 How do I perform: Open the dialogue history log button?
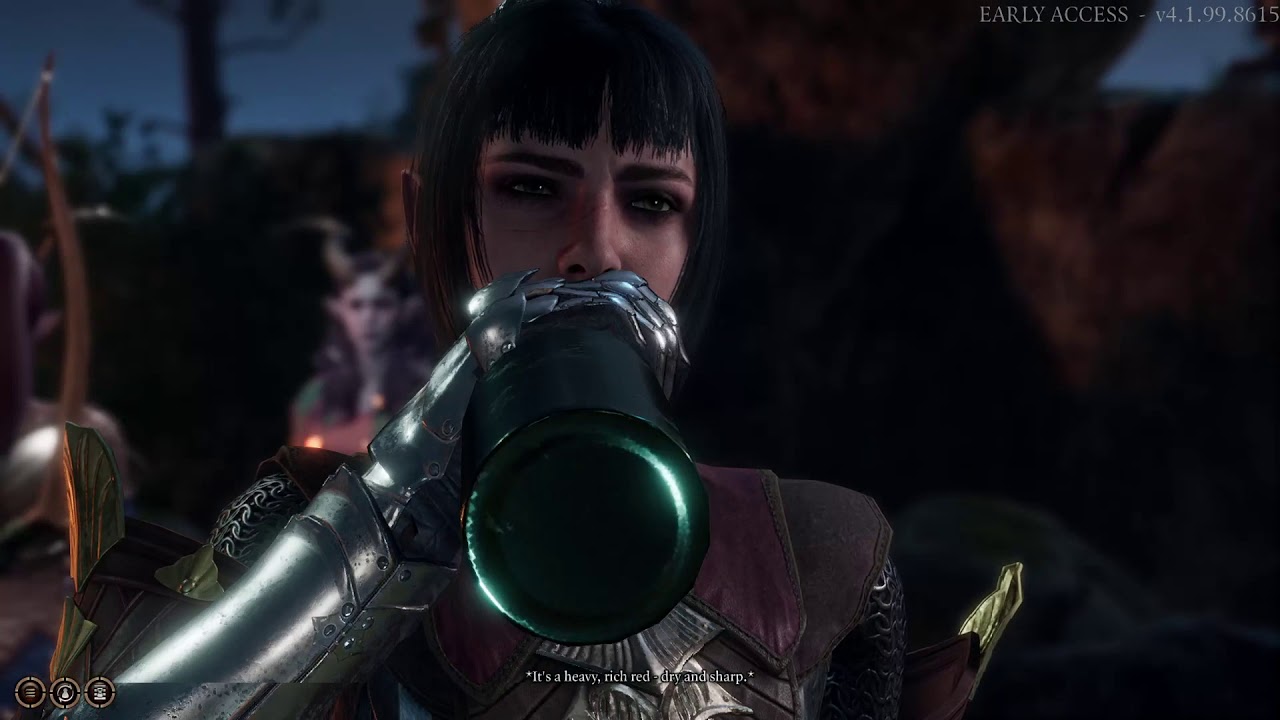tap(31, 691)
